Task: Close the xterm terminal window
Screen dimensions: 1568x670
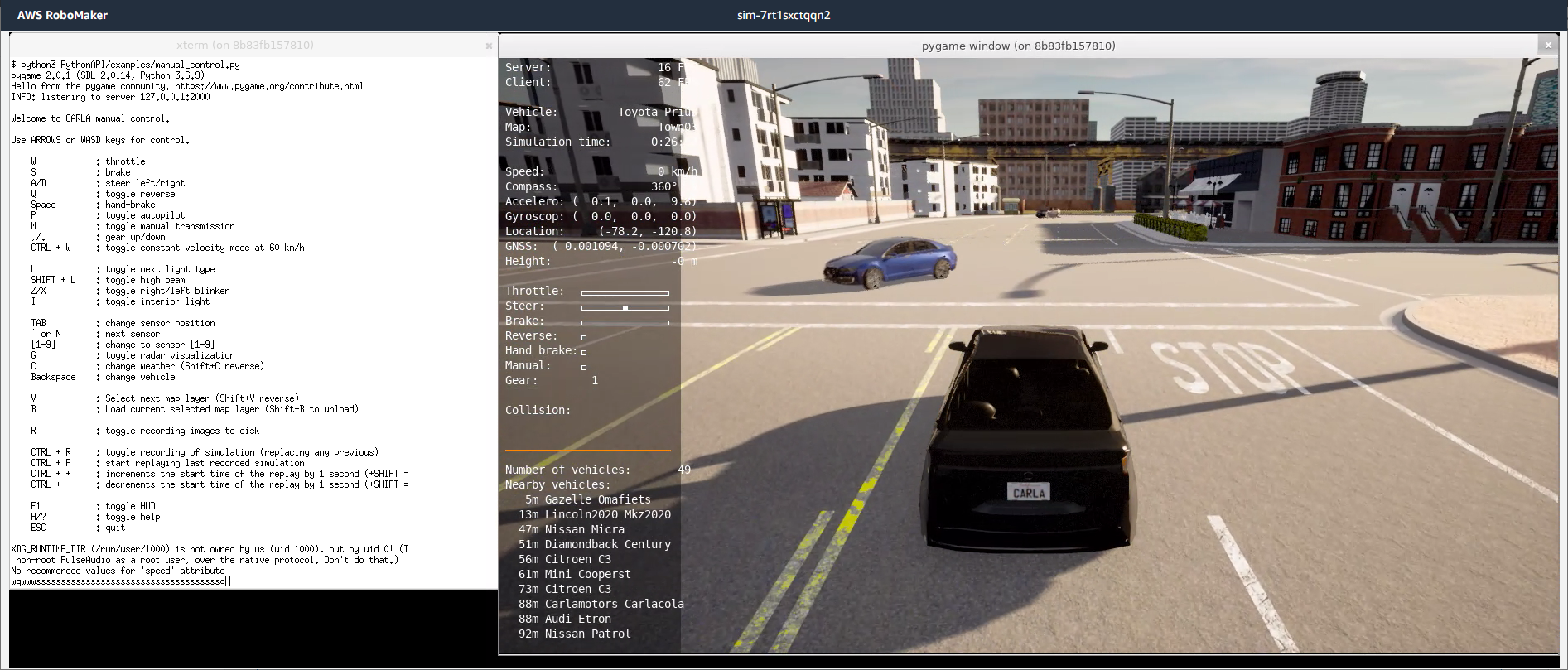Action: [x=489, y=46]
